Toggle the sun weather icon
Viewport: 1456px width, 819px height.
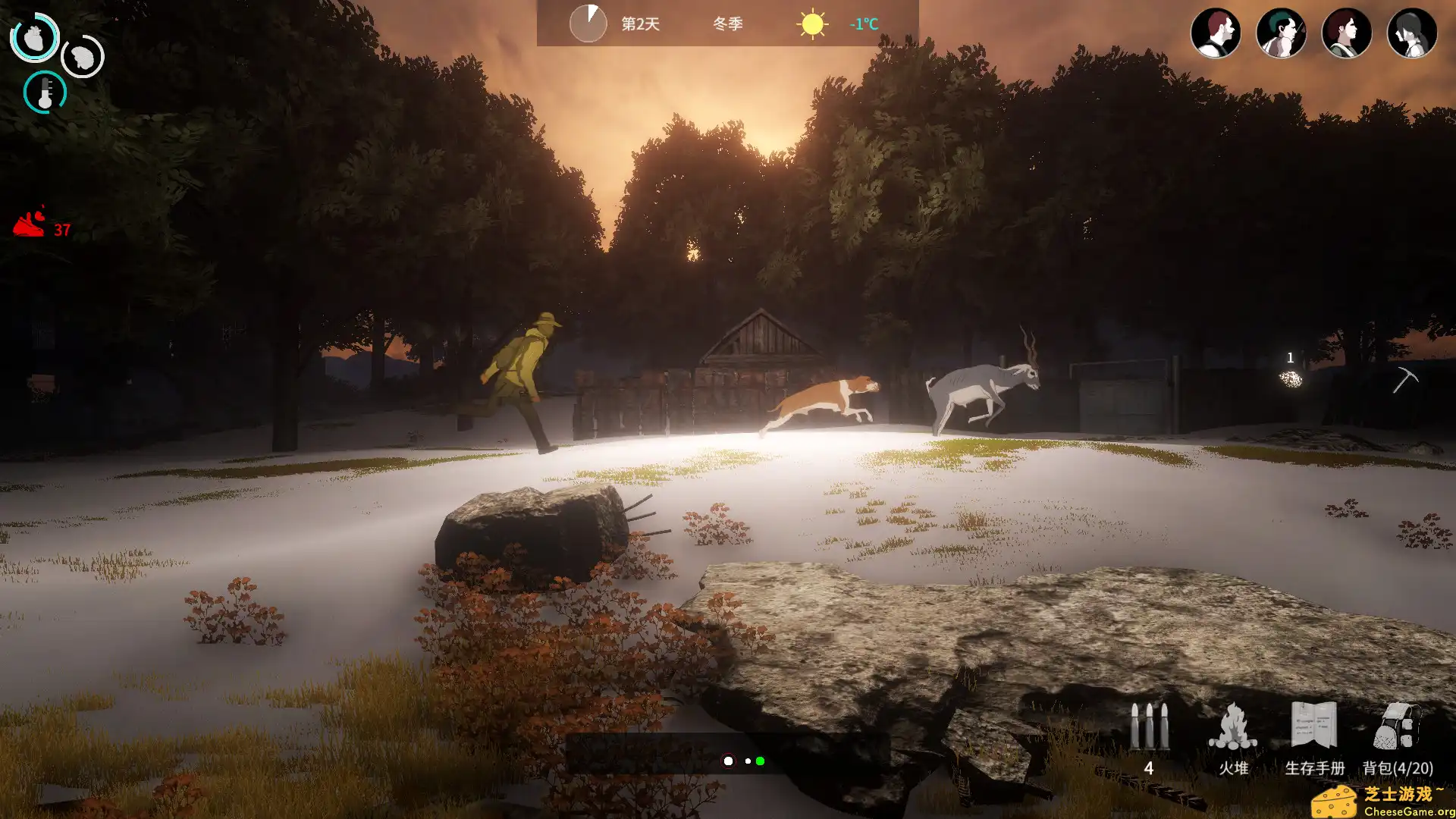811,23
